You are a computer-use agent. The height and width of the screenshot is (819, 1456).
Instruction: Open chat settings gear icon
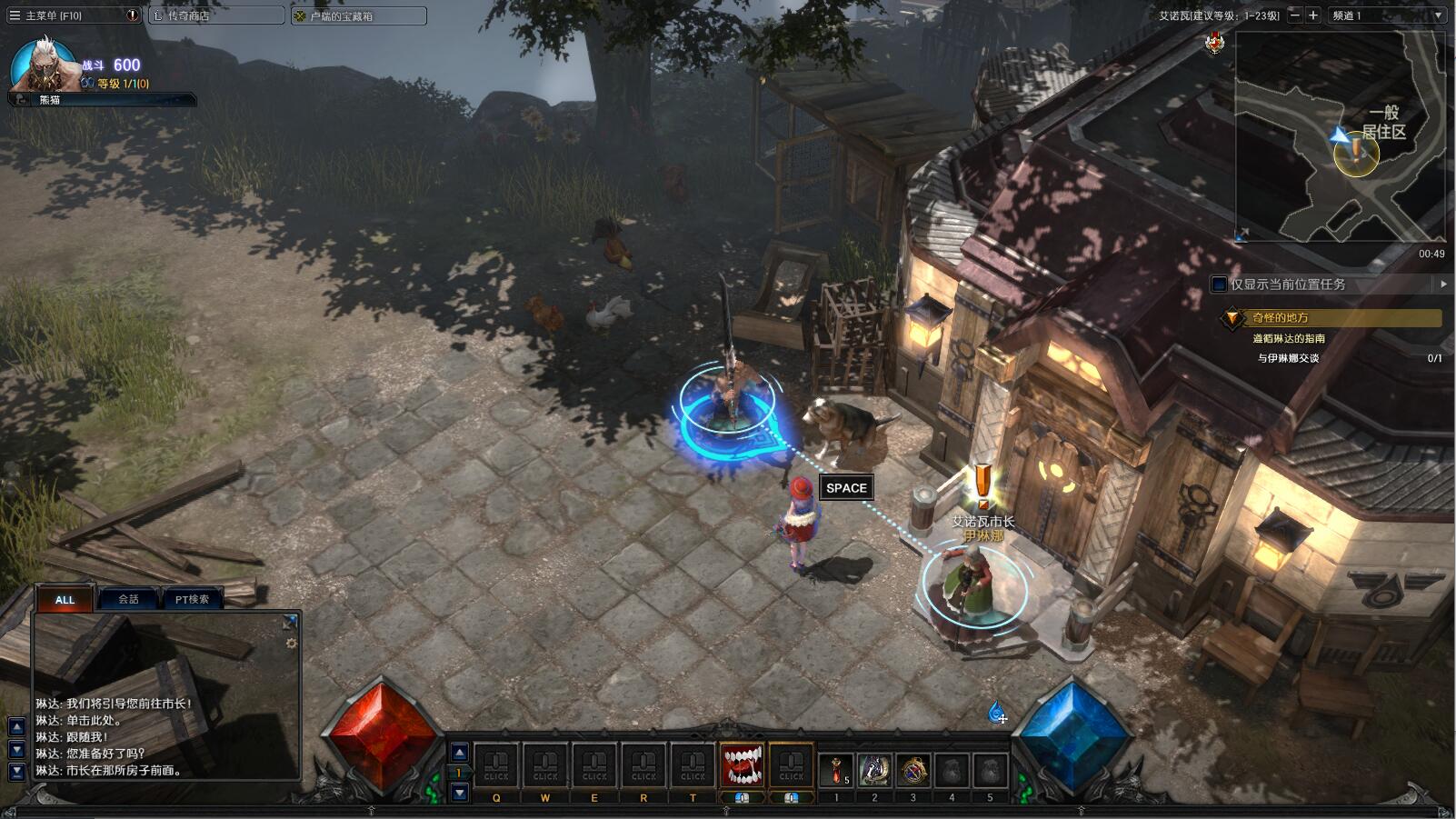click(291, 643)
